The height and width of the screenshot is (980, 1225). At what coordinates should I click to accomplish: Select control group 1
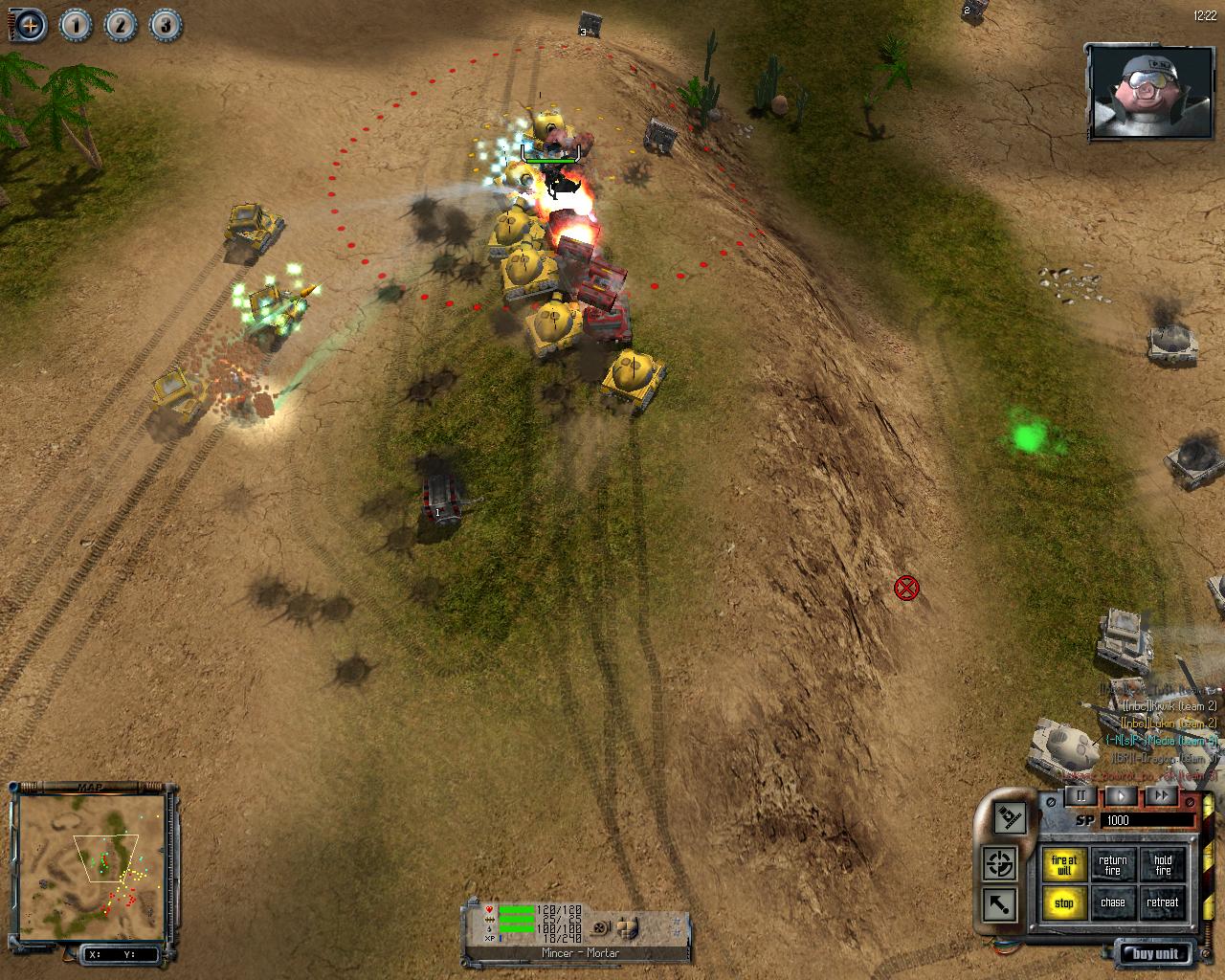(76, 25)
